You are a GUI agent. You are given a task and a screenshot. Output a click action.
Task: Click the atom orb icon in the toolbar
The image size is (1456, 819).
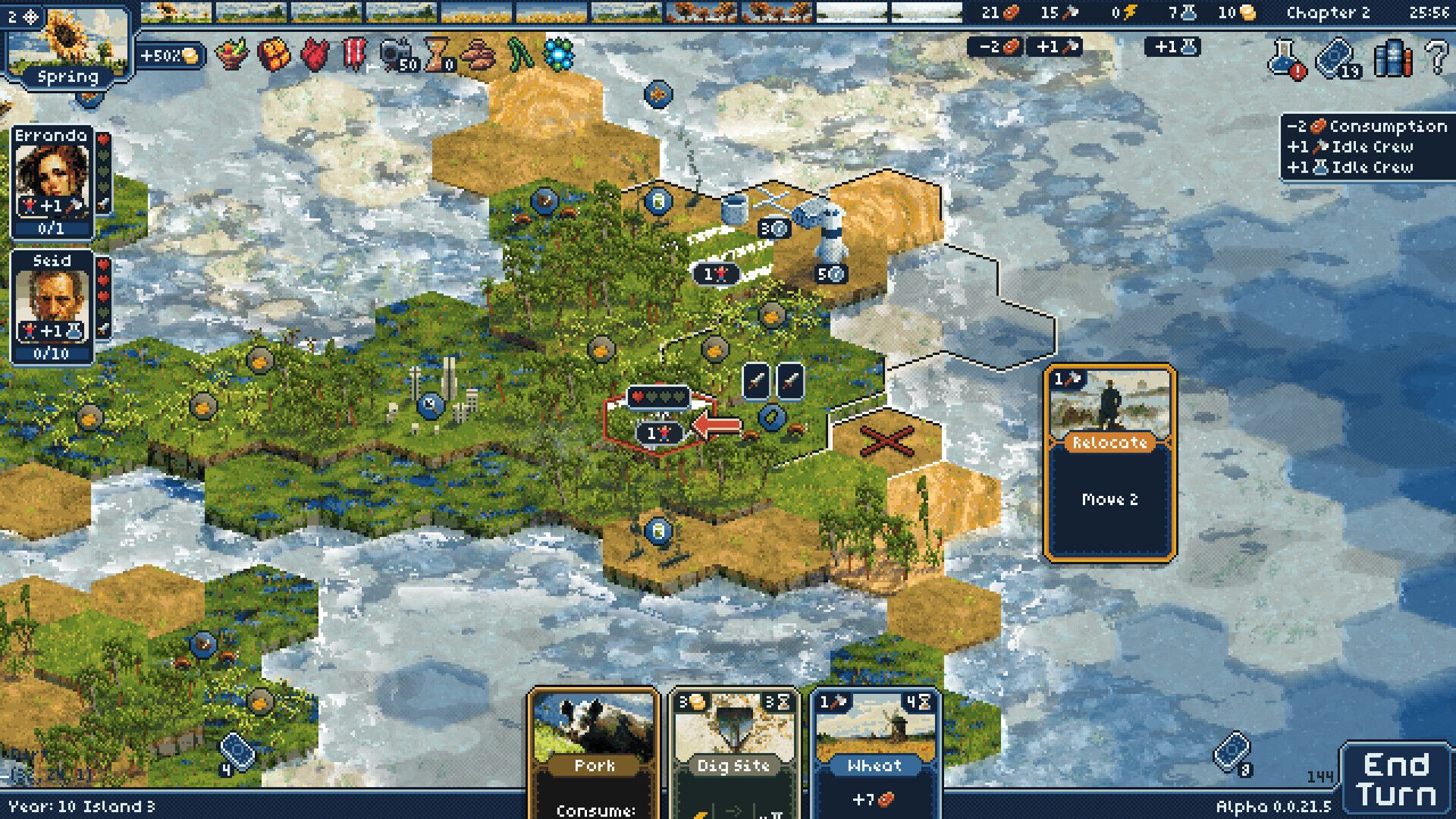559,55
